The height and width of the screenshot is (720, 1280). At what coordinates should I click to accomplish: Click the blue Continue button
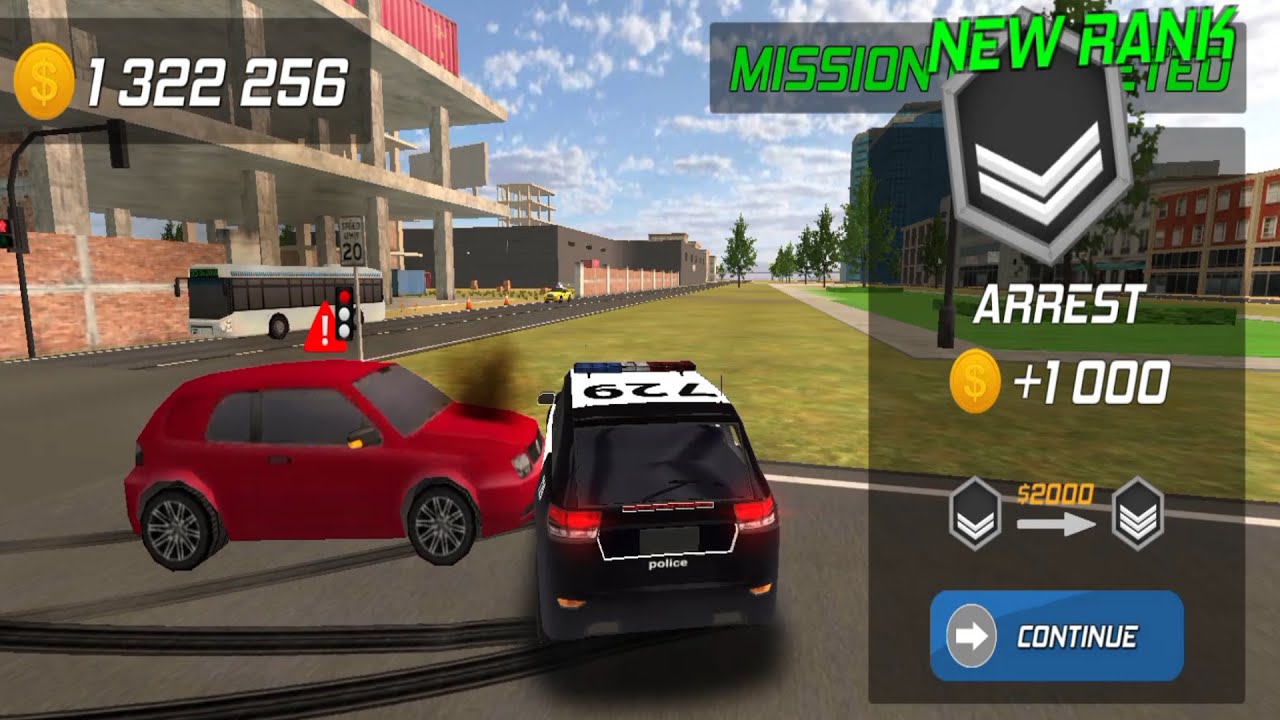click(x=1057, y=636)
